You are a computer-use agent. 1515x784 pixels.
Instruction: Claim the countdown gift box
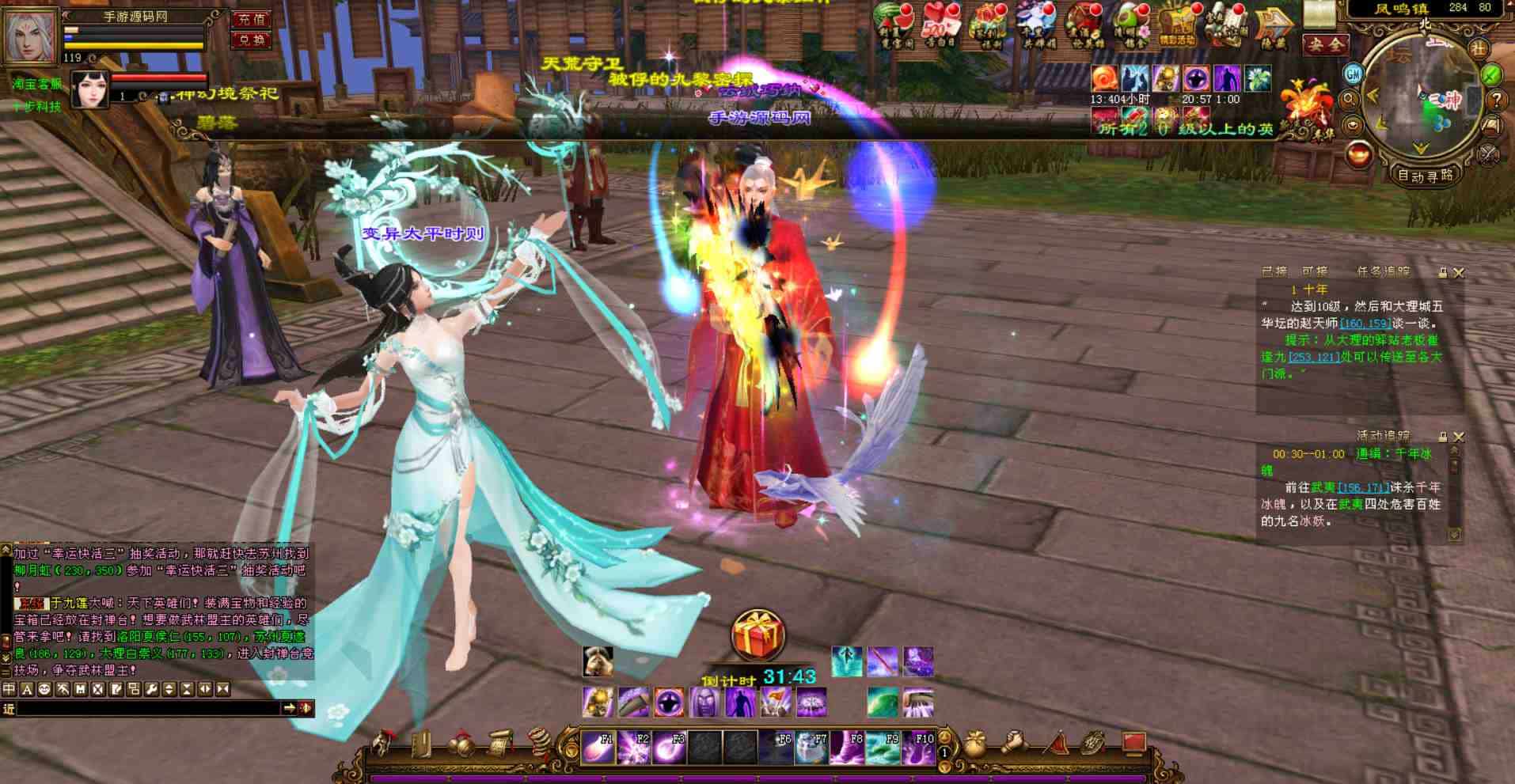757,634
